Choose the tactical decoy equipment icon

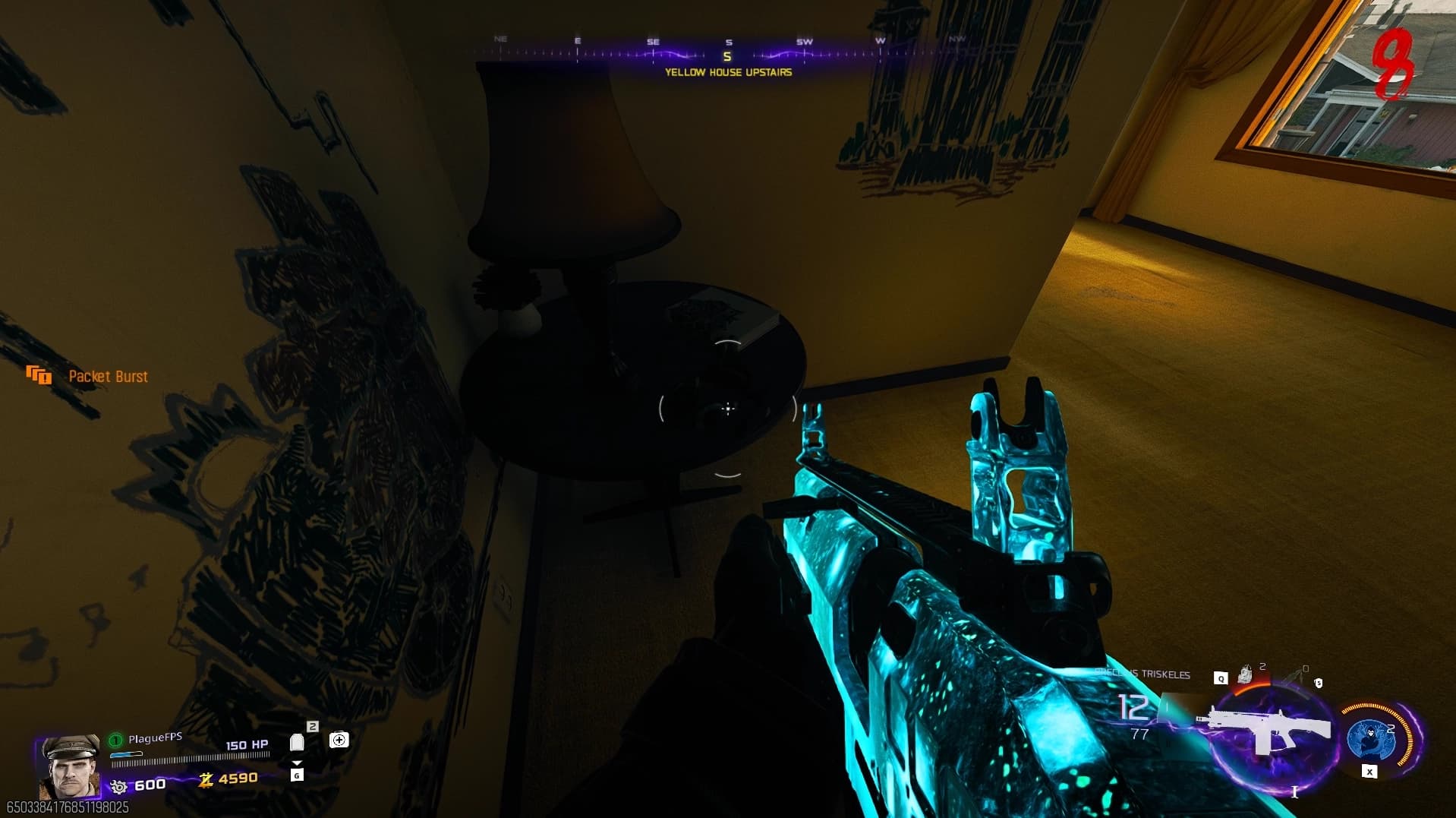pos(1245,674)
